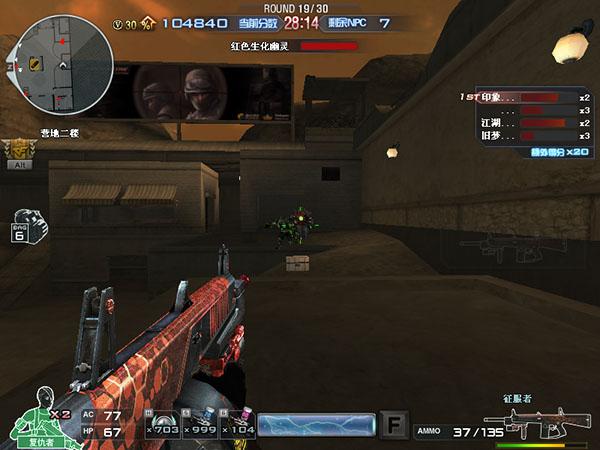Select the item slot with 999 count
The width and height of the screenshot is (600, 450).
(x=198, y=425)
